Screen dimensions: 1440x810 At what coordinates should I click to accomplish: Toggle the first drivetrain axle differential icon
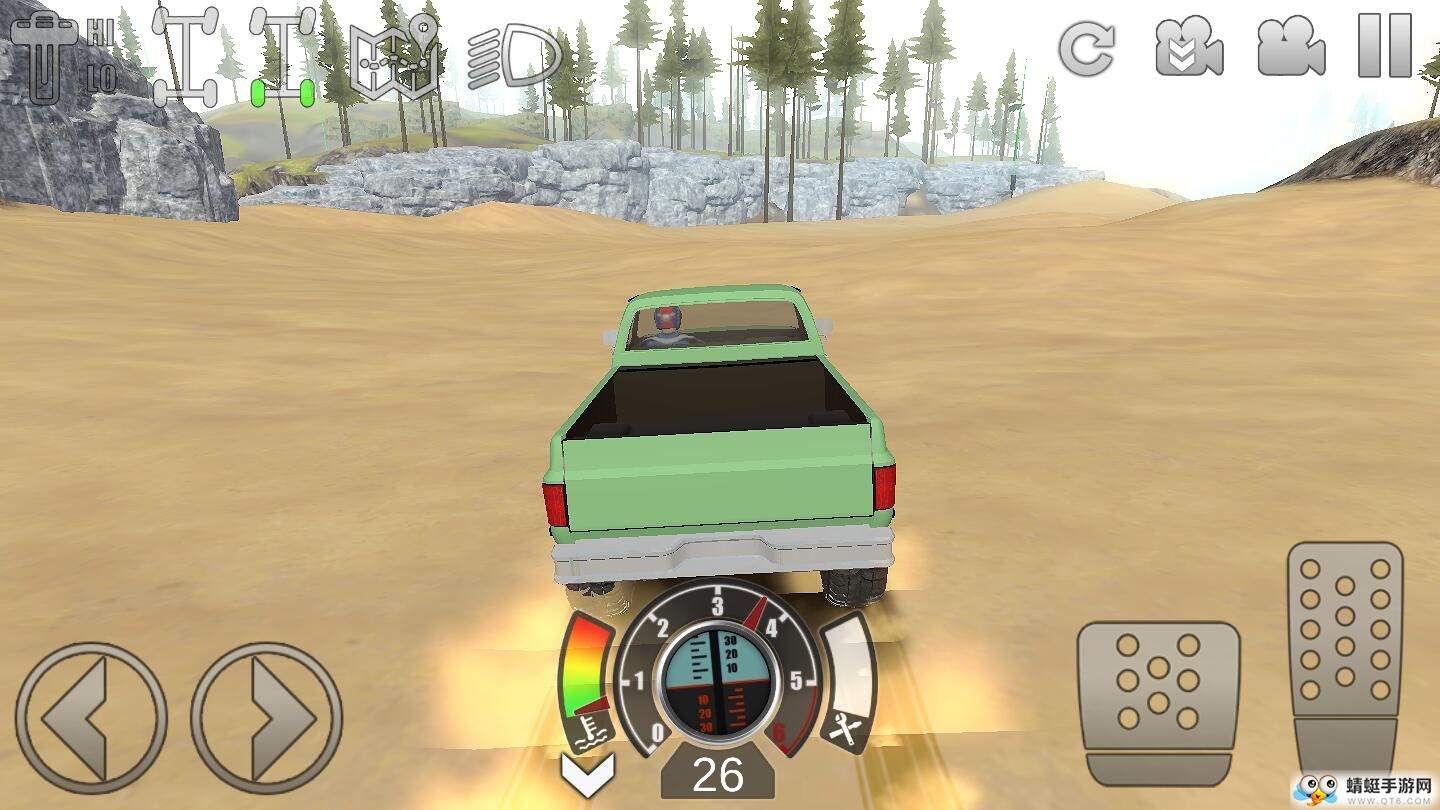(186, 56)
